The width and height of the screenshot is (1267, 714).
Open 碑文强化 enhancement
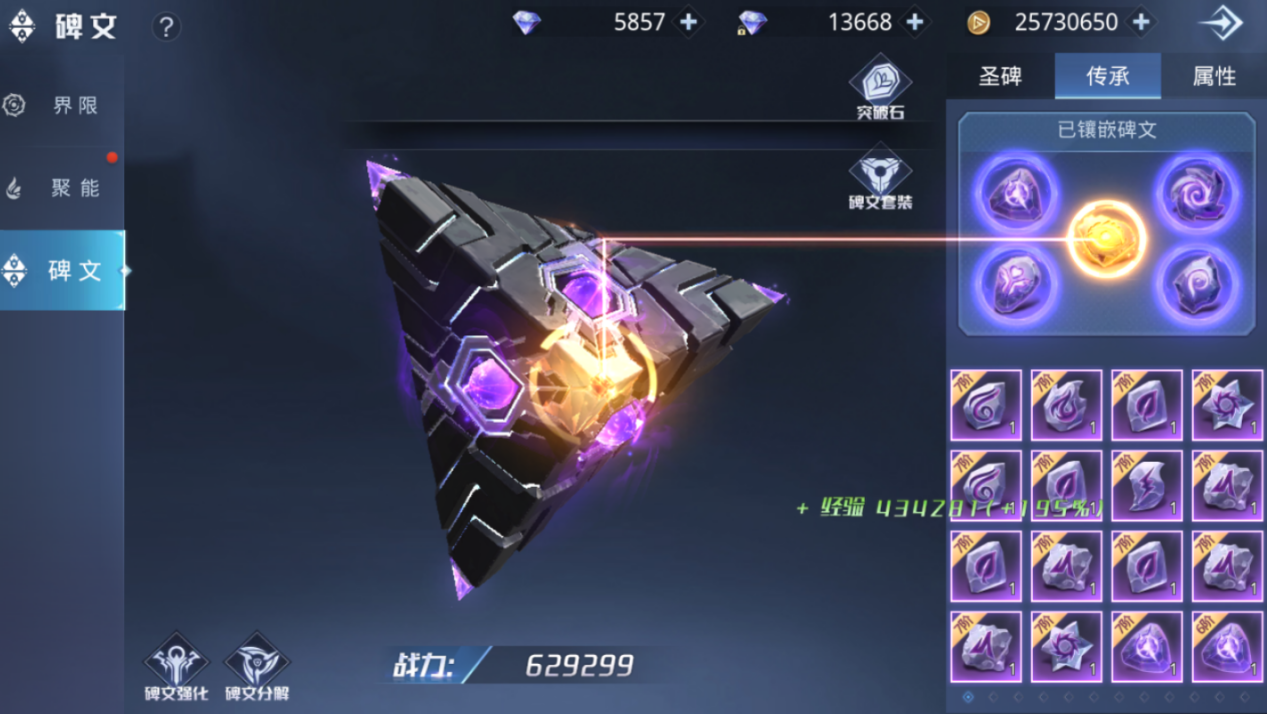tap(176, 666)
